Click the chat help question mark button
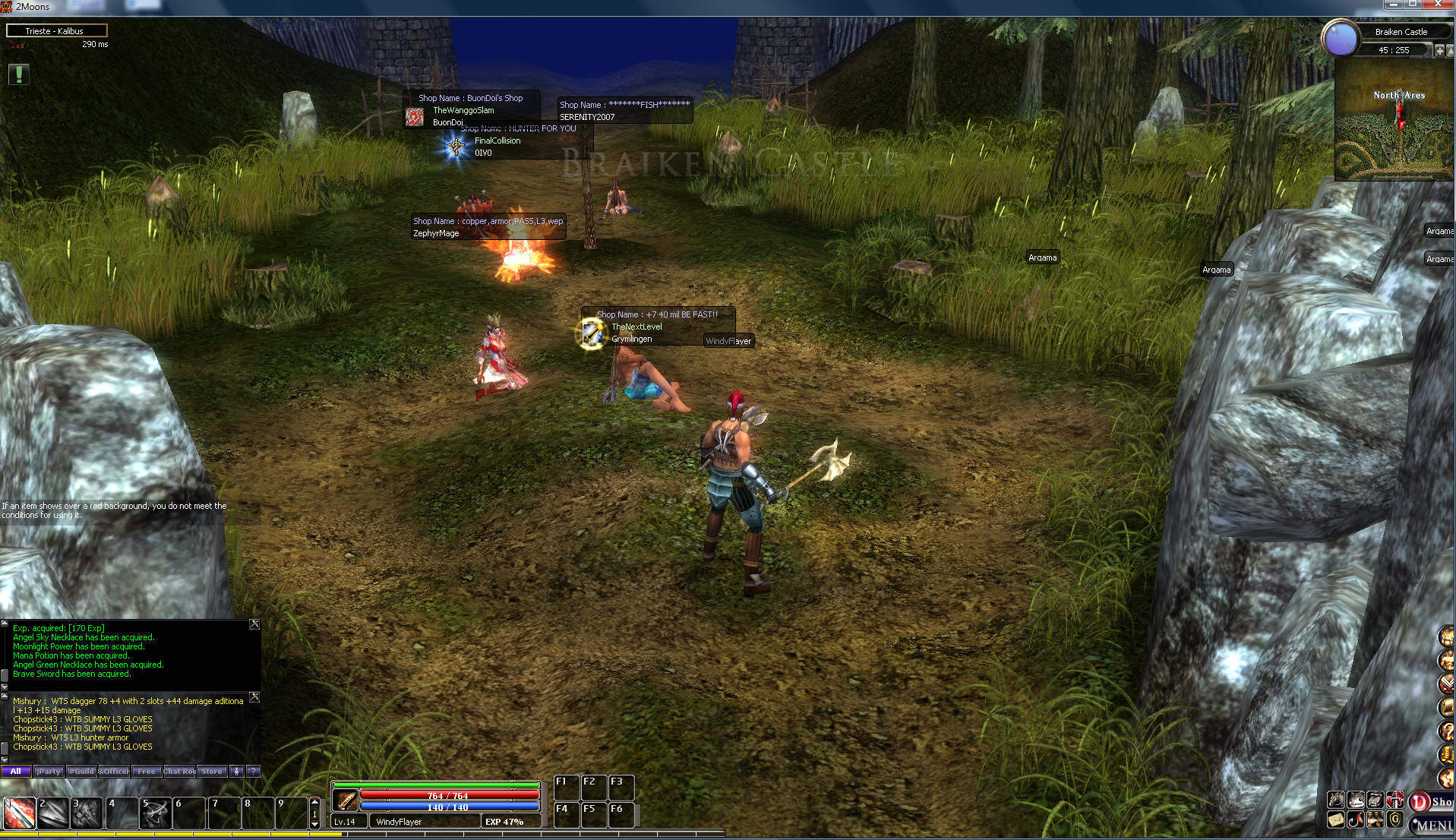The width and height of the screenshot is (1456, 840). pos(254,771)
